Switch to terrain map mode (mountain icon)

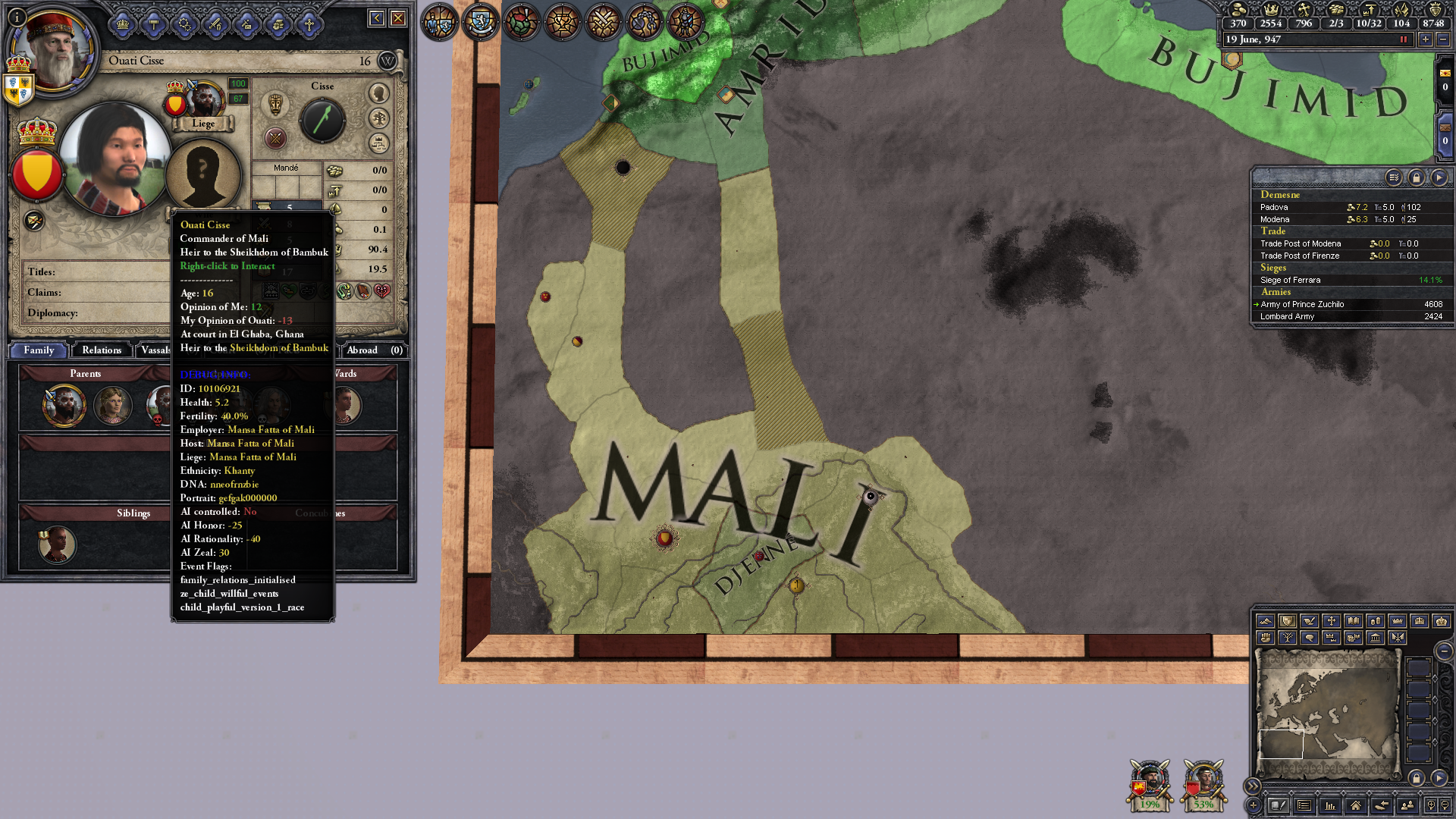pos(1266,622)
